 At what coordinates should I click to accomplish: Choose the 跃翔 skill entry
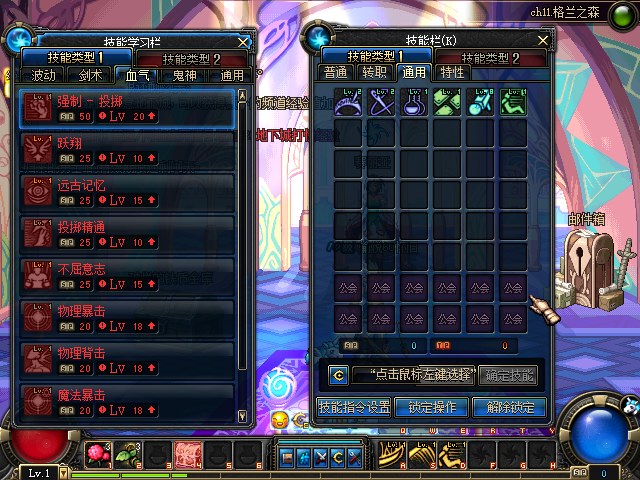pos(127,149)
